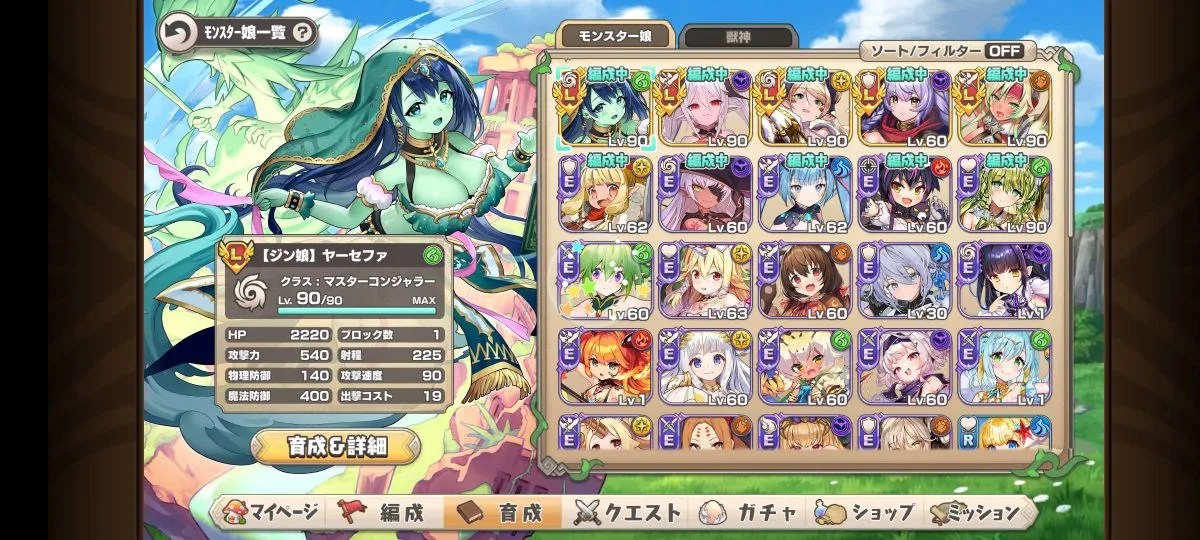Open 育成&詳細 for ヤーセファ
The width and height of the screenshot is (1200, 540).
click(x=335, y=446)
